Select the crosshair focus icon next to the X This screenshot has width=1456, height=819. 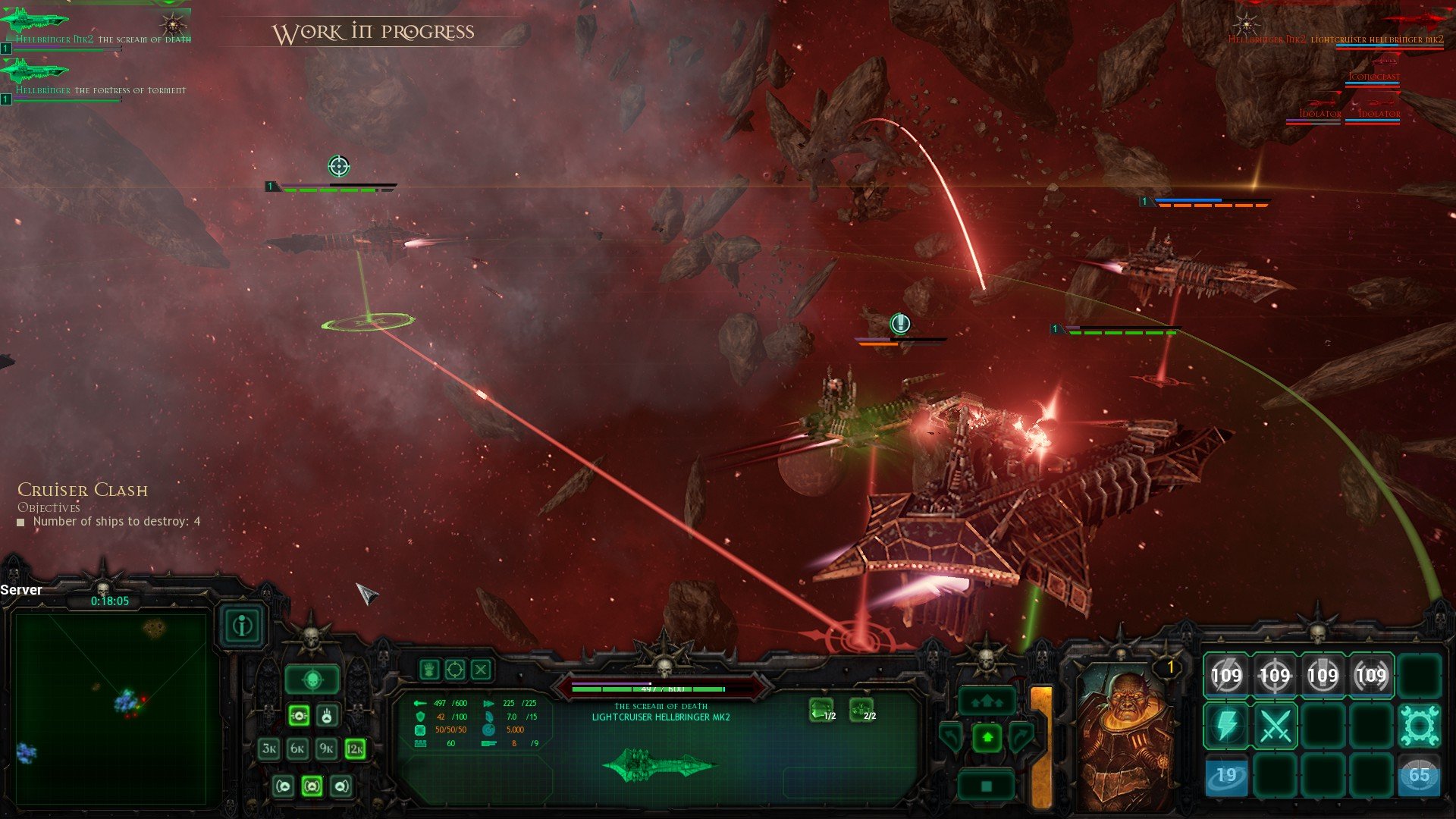455,670
